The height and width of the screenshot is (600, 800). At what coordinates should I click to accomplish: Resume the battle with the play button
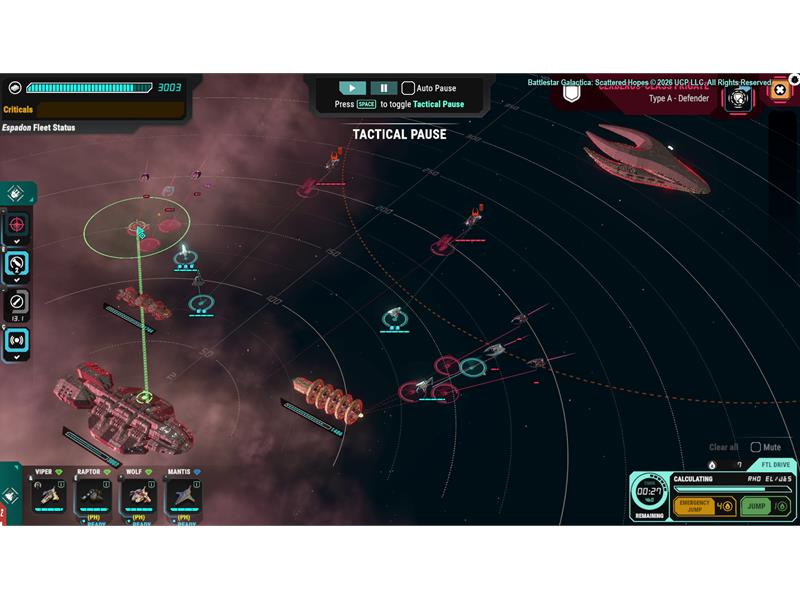tap(352, 88)
